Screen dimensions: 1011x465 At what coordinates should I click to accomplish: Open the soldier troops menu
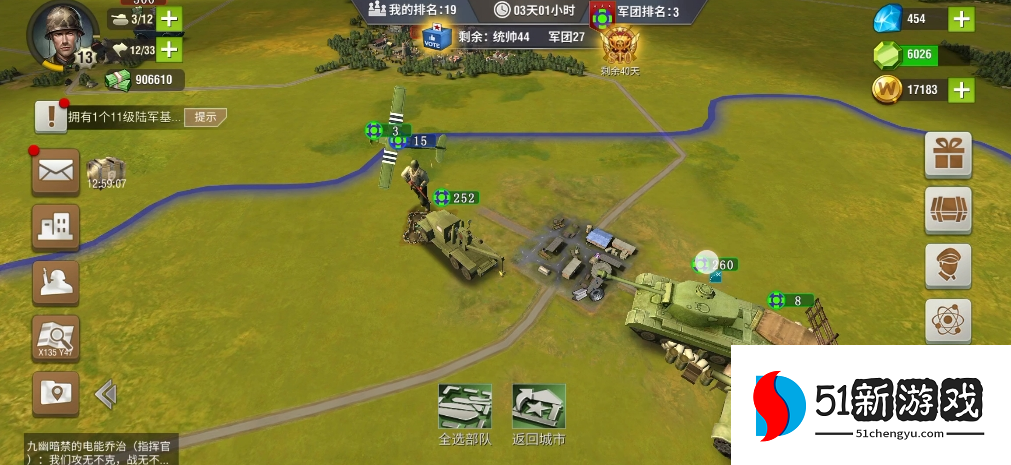point(56,283)
